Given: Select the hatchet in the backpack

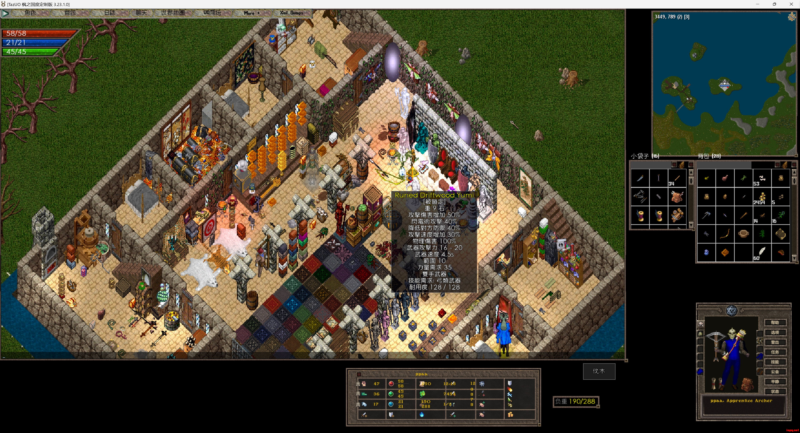Looking at the screenshot, I should click(x=705, y=215).
